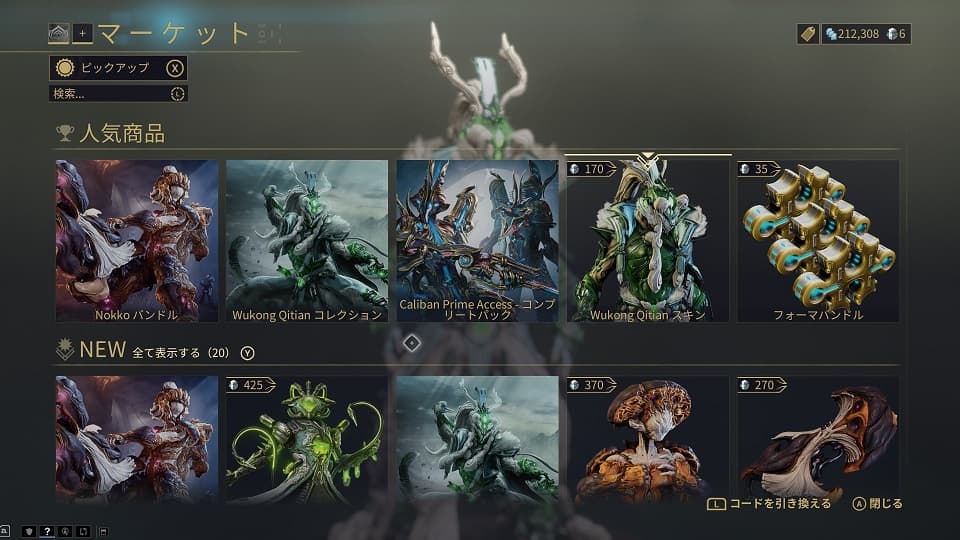Select the plus button beside マーケット title
Viewport: 960px width, 540px height.
[82, 34]
